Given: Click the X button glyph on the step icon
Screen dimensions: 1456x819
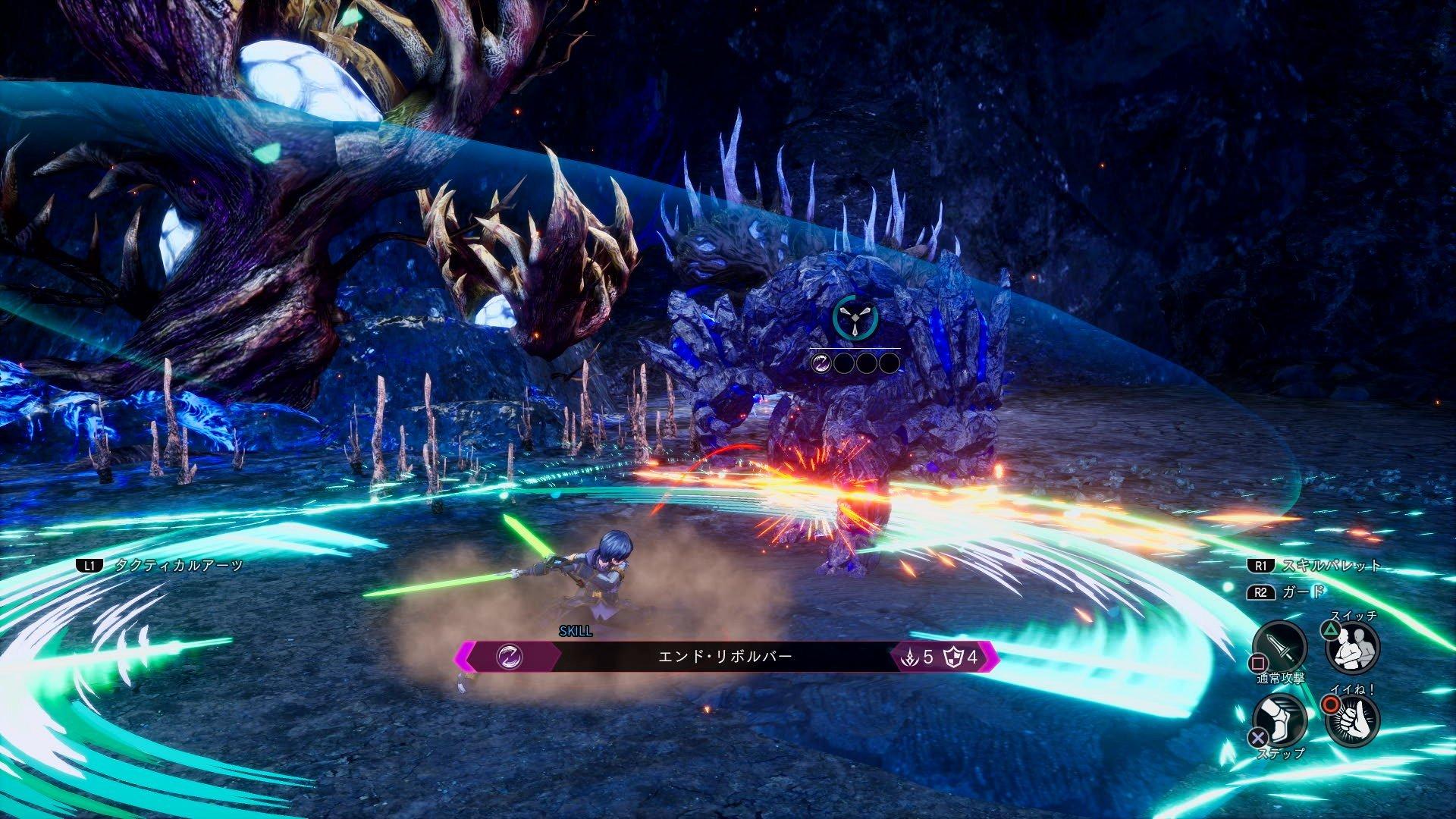Looking at the screenshot, I should tap(1260, 736).
